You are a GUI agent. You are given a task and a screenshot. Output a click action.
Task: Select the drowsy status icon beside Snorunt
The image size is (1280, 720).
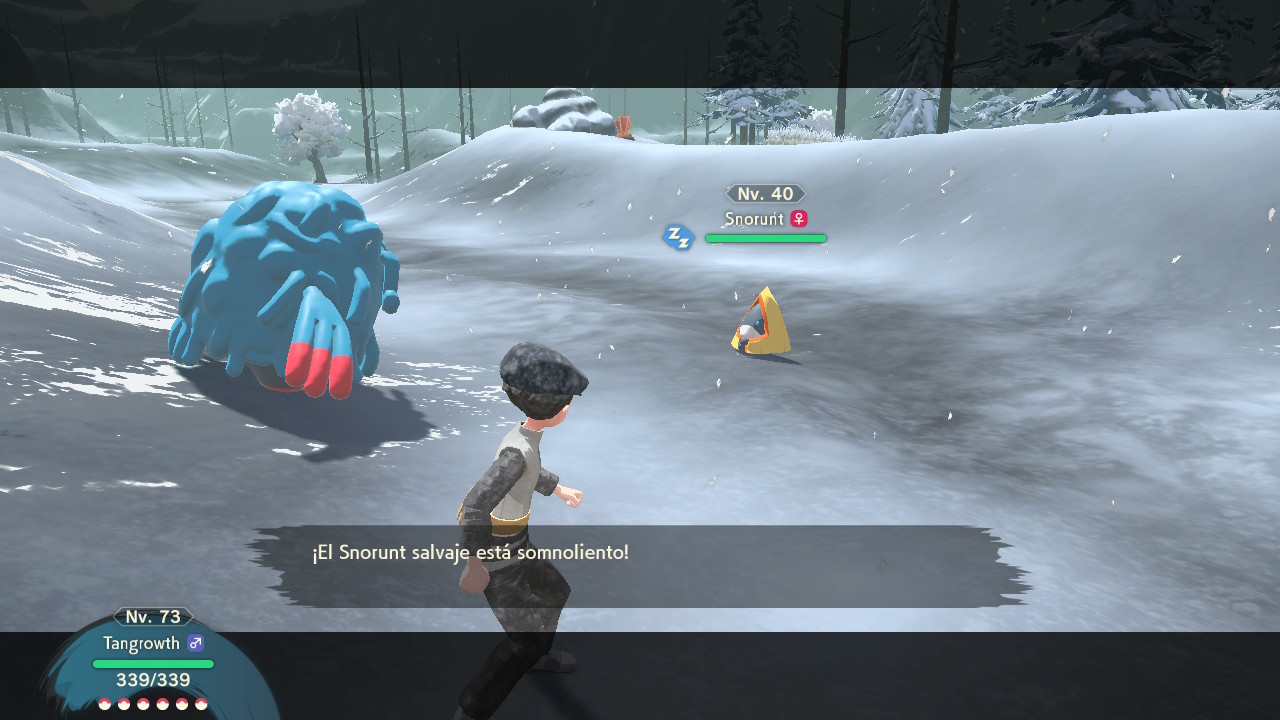click(x=679, y=238)
